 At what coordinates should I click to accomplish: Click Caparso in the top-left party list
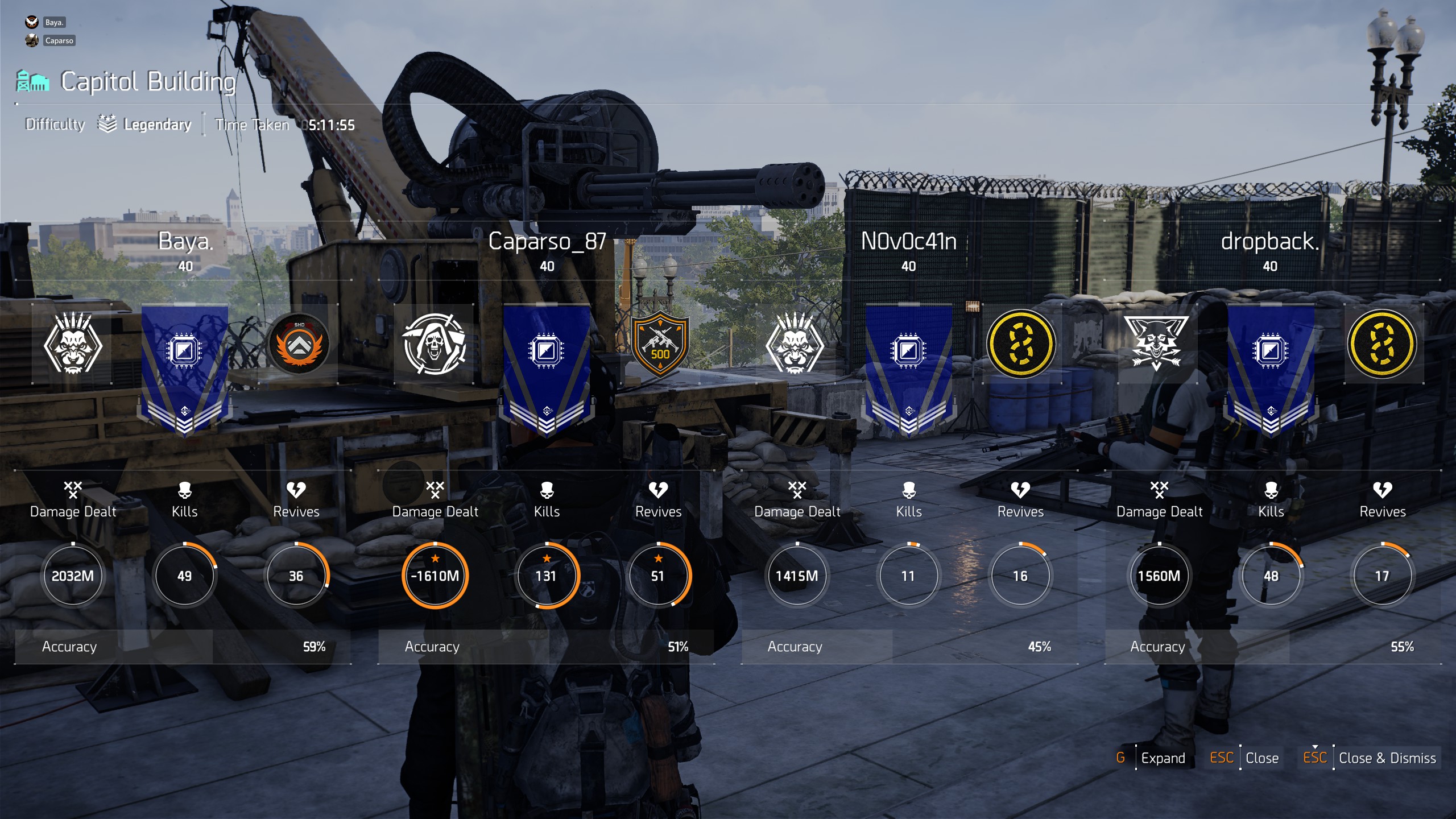[x=60, y=40]
